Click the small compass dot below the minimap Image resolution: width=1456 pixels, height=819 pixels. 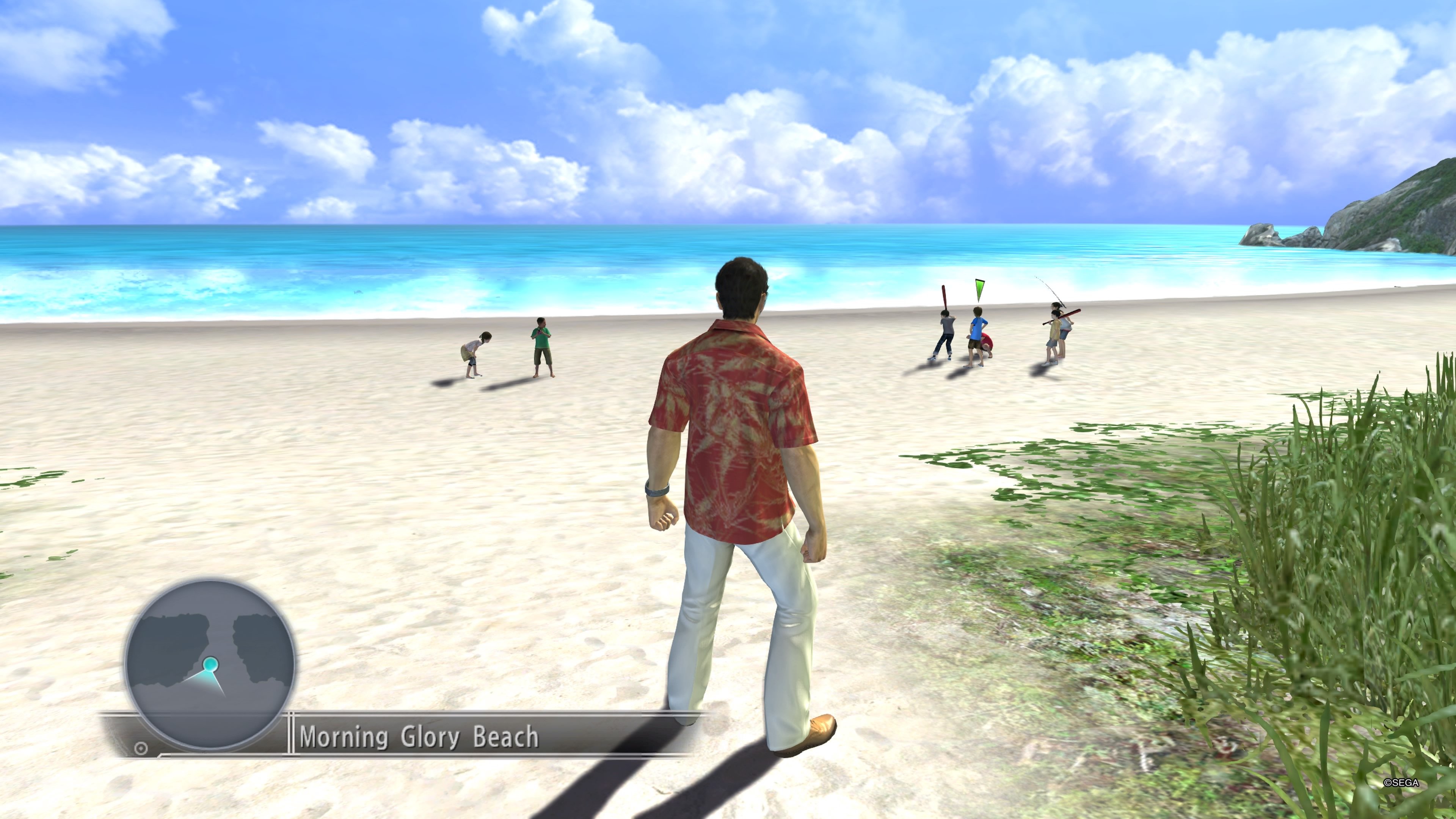click(140, 747)
